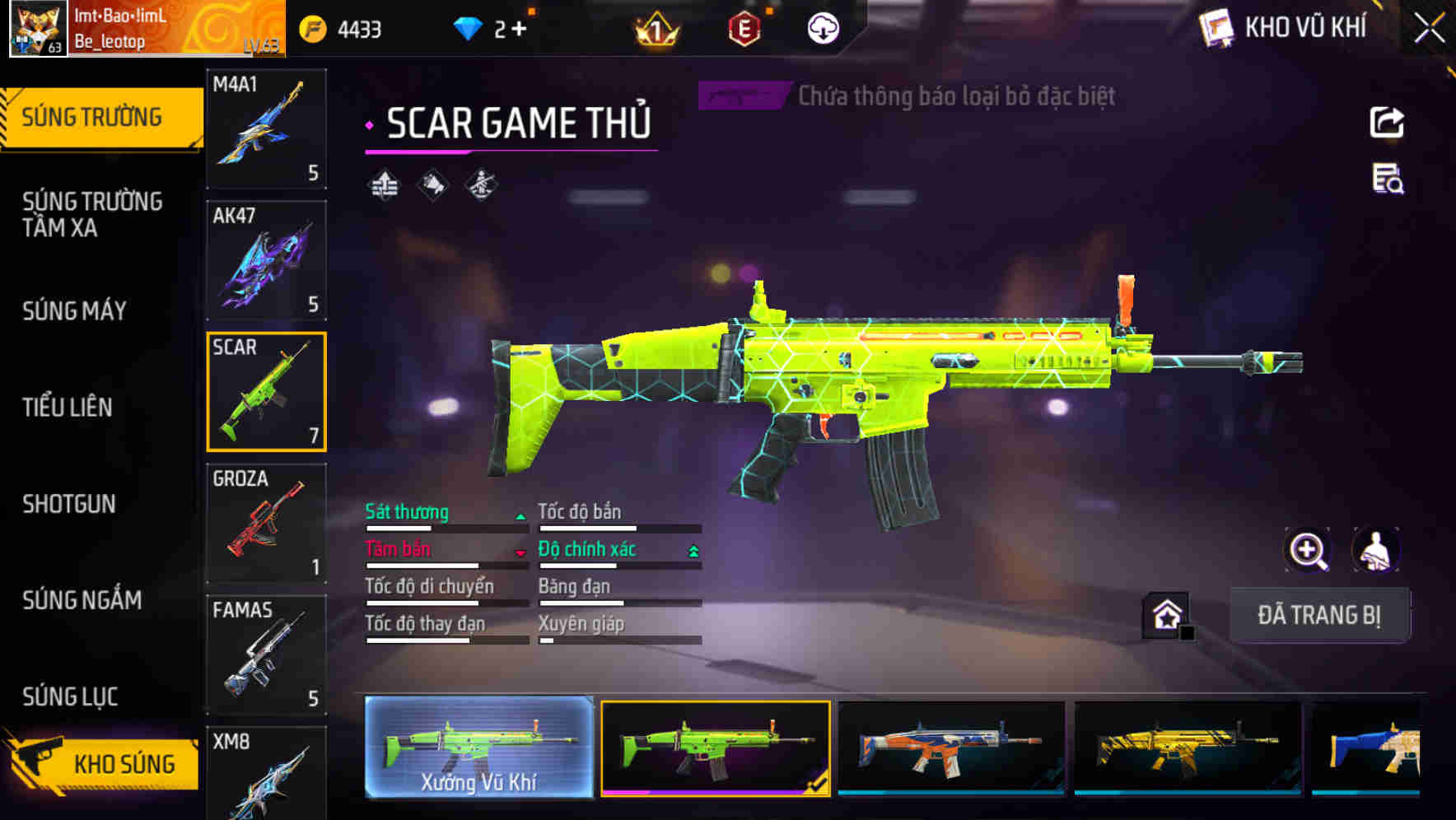
Task: Expand the red arrow next to Tầm bắn
Action: [x=520, y=552]
